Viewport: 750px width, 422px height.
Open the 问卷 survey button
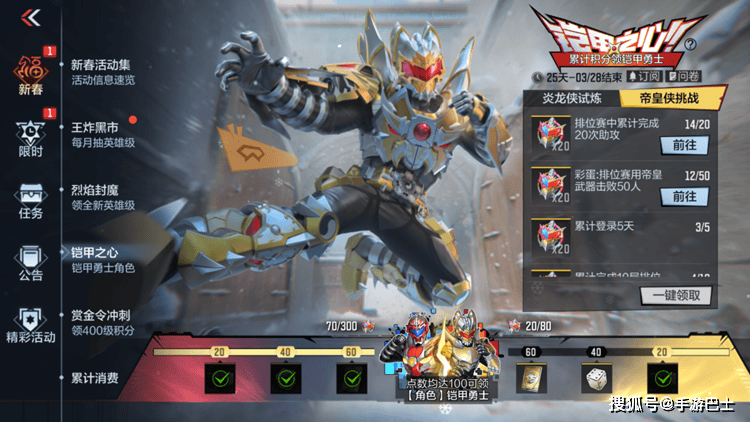coord(687,76)
